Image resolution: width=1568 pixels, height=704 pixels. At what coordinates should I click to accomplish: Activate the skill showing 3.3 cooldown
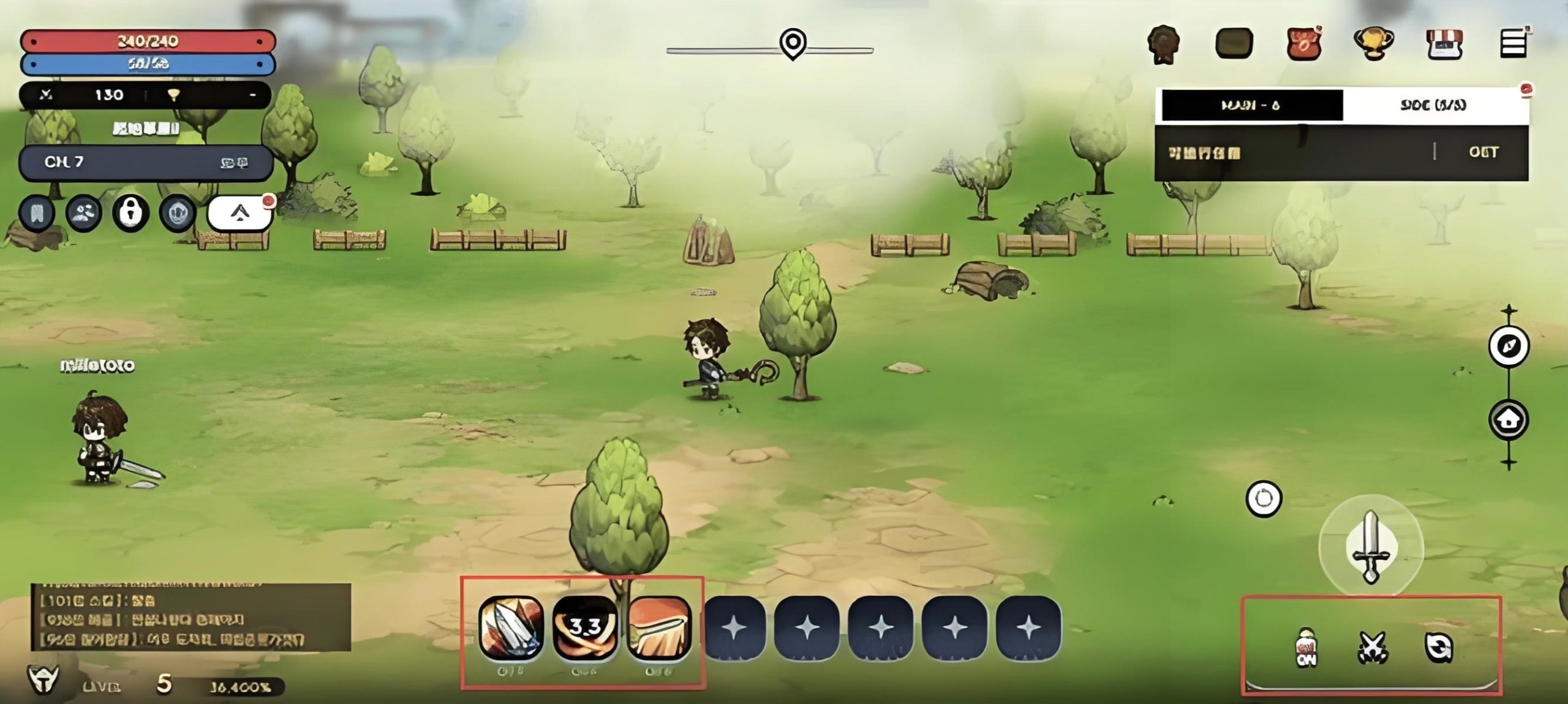pos(585,628)
